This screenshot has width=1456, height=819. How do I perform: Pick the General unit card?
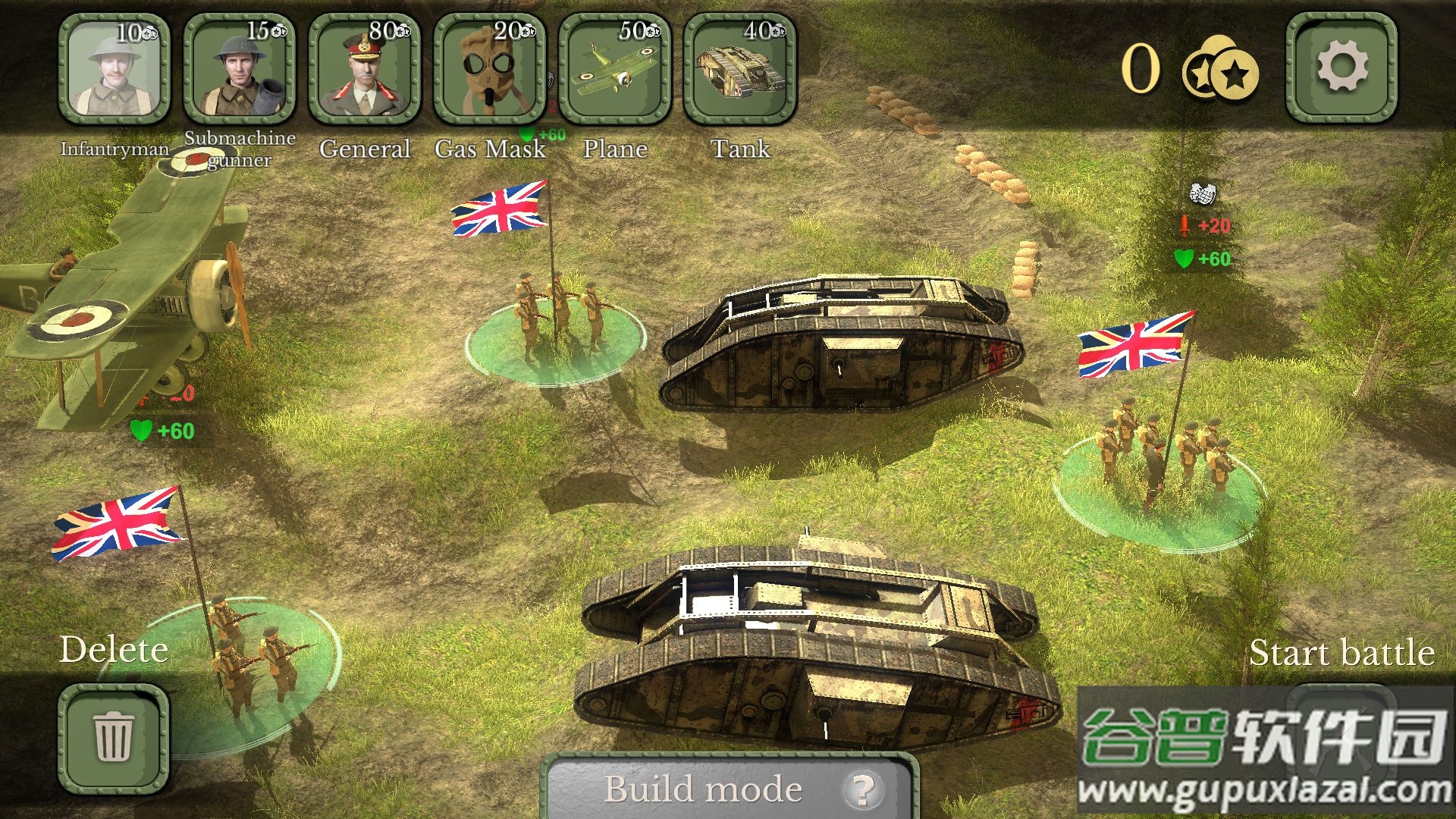click(x=364, y=70)
